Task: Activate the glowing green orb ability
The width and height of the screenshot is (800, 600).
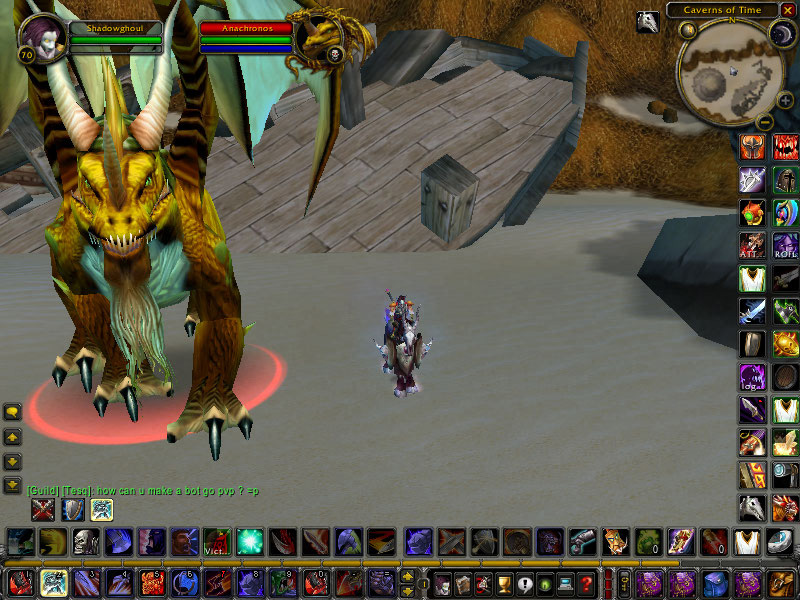Action: (x=249, y=543)
